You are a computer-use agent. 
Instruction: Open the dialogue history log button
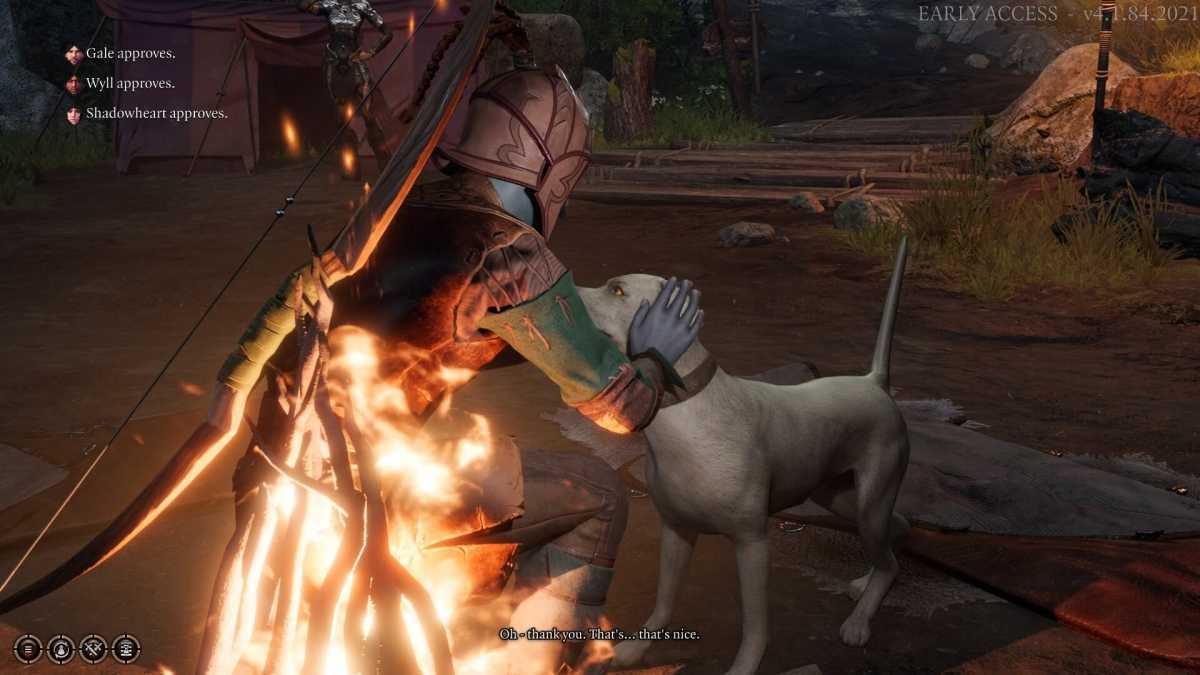(x=28, y=649)
